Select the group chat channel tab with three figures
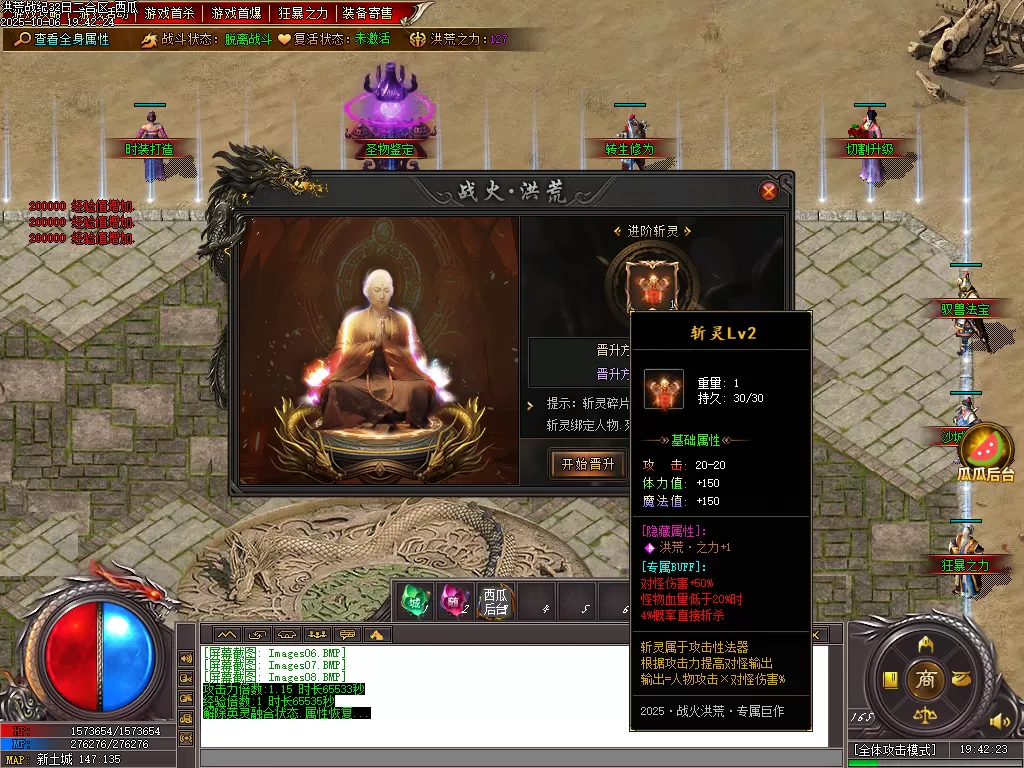The image size is (1024, 768). point(318,634)
